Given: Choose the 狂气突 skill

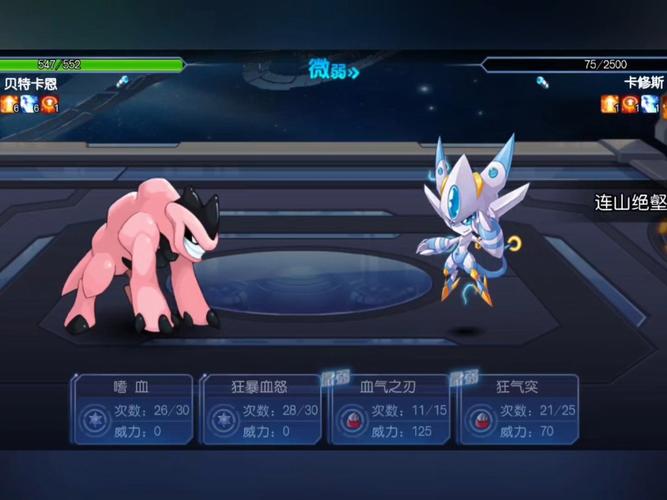Looking at the screenshot, I should 518,409.
